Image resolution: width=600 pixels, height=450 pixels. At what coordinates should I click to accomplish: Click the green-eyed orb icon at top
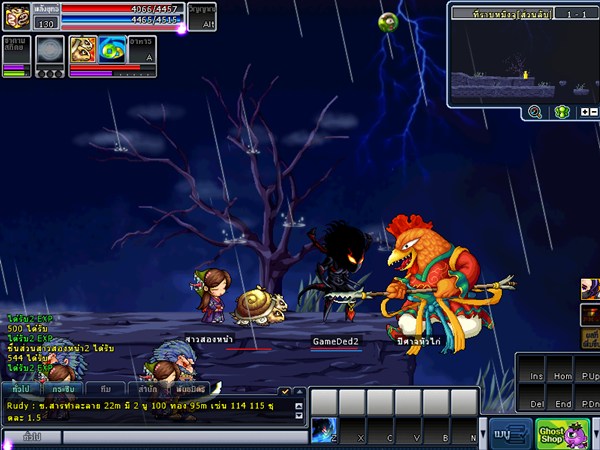(x=388, y=21)
